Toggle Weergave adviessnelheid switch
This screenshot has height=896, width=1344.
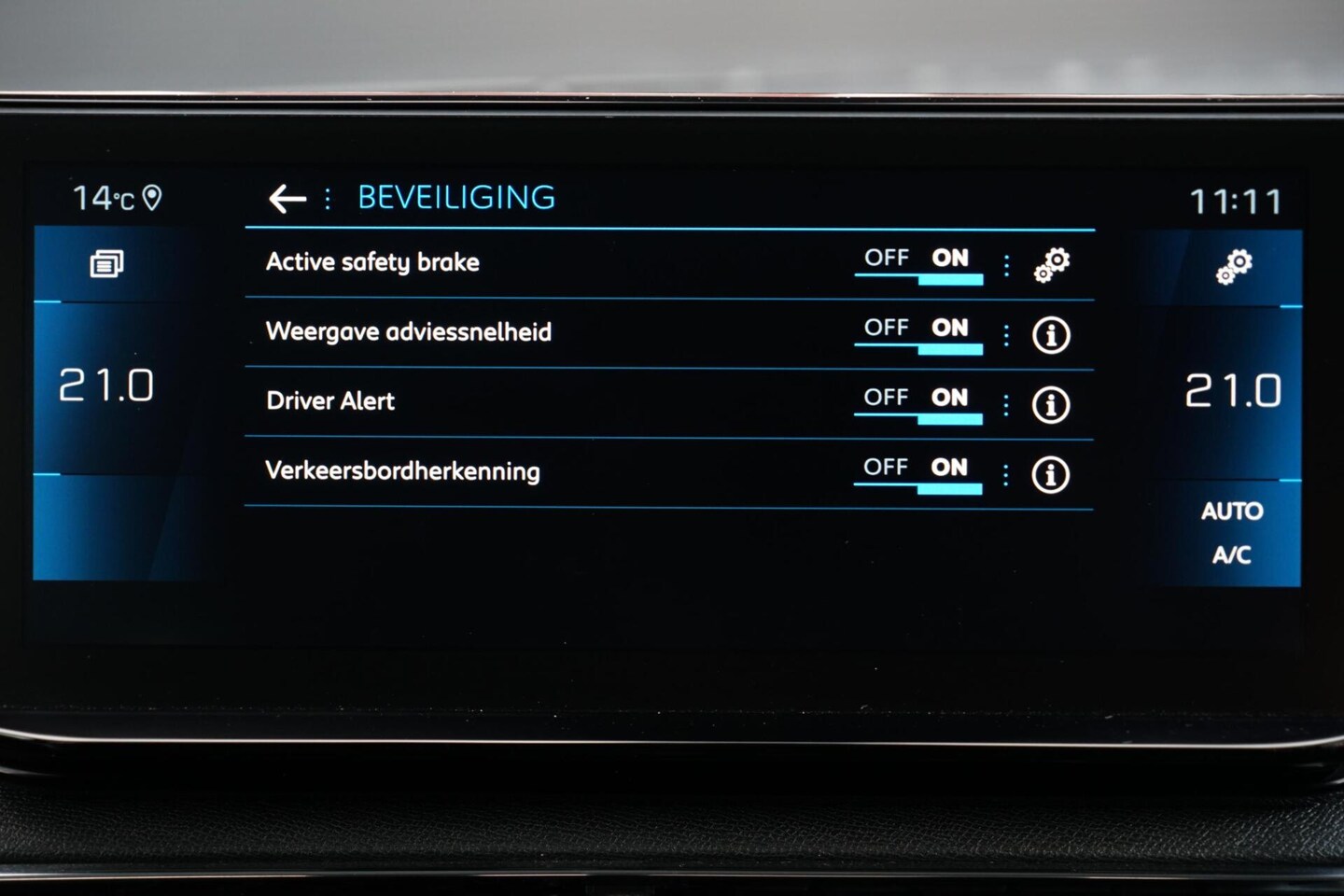(918, 334)
